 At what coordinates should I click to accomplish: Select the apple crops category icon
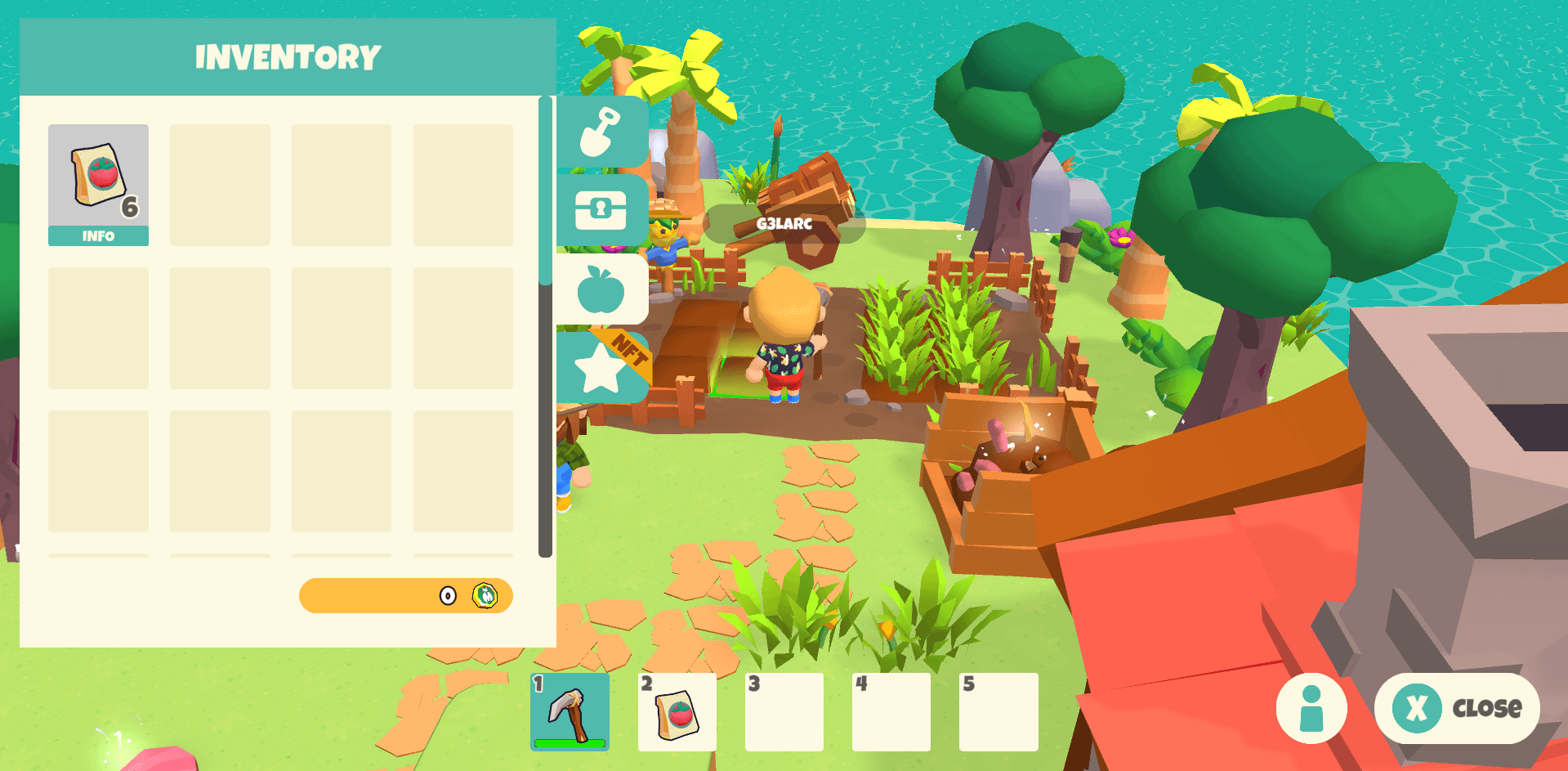[x=602, y=289]
